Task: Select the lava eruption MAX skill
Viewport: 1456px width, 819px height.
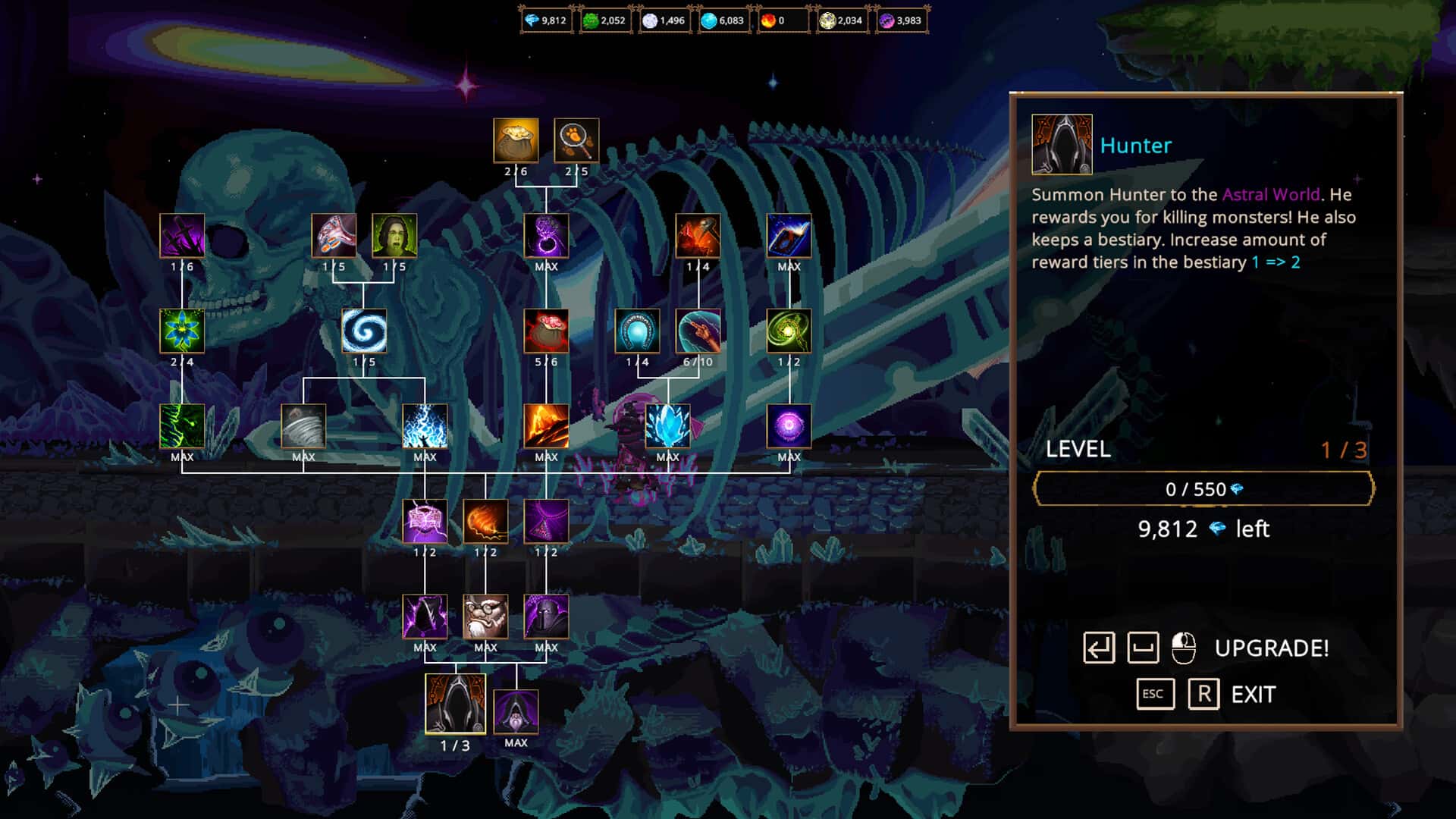Action: click(x=547, y=427)
